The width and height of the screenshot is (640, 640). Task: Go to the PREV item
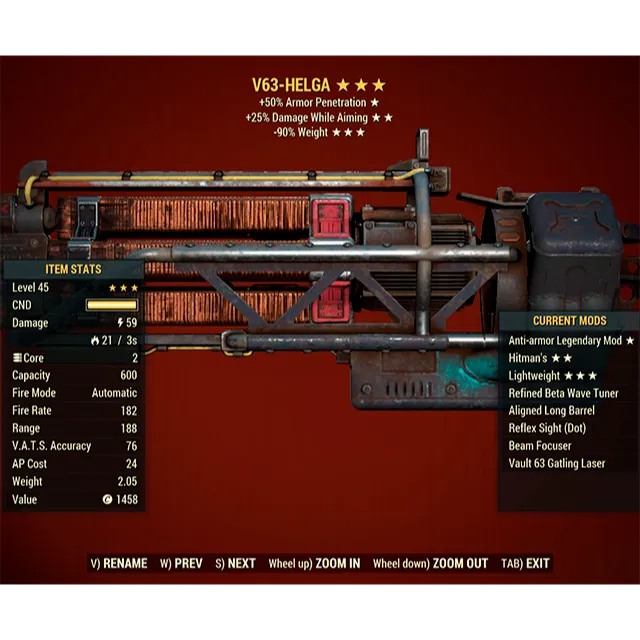point(181,563)
